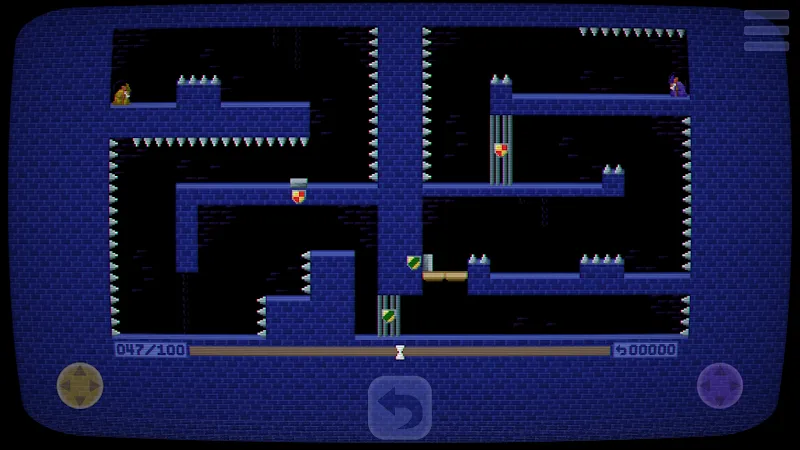Tap the purple round action button
This screenshot has height=450, width=800.
719,385
